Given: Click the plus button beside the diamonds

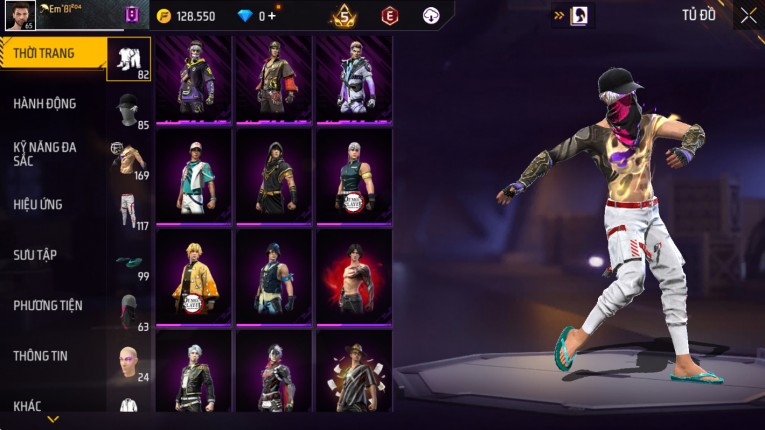Looking at the screenshot, I should (272, 16).
